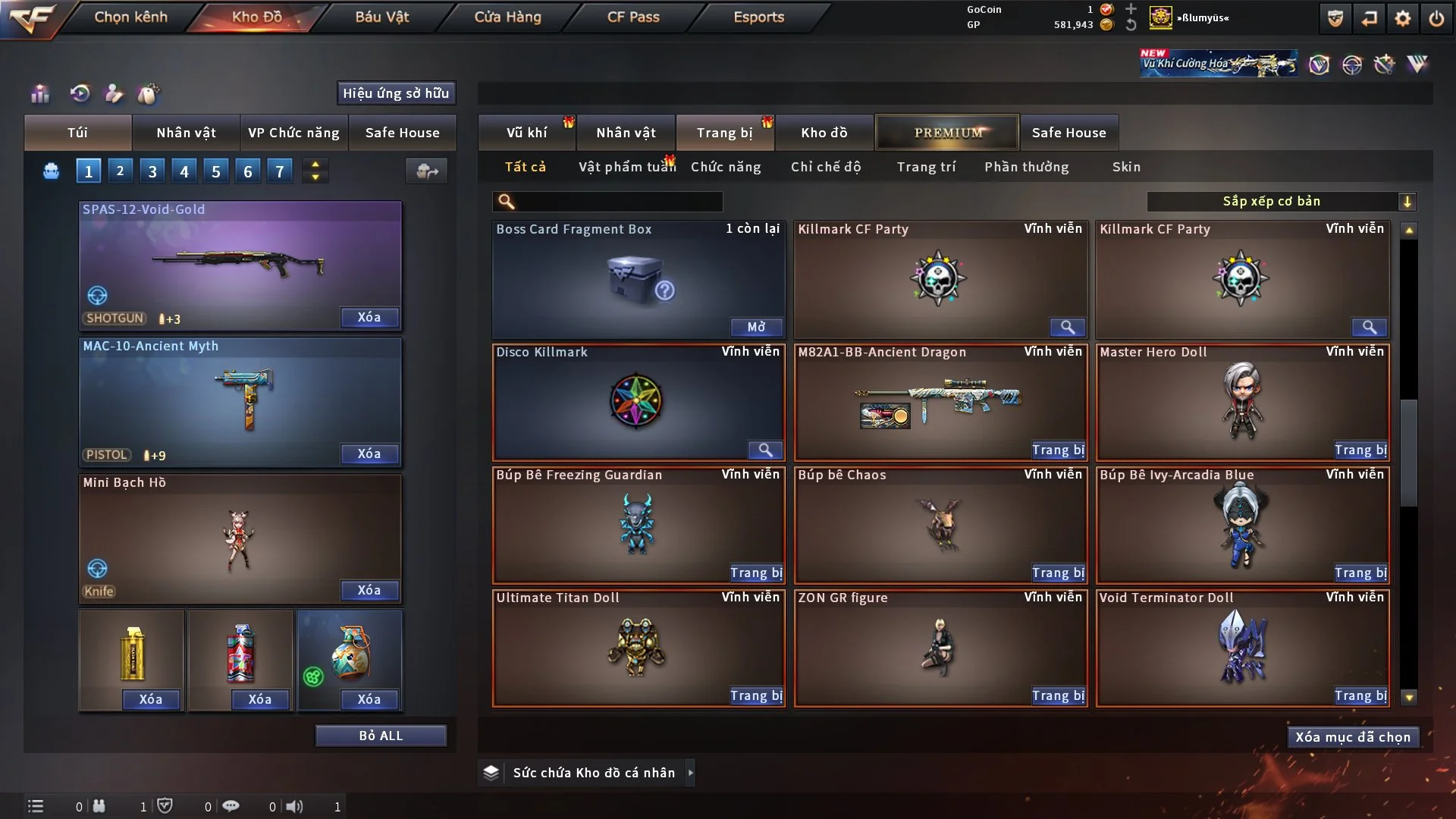Select the PREMIUM inventory tab
The height and width of the screenshot is (819, 1456).
pyautogui.click(x=947, y=133)
